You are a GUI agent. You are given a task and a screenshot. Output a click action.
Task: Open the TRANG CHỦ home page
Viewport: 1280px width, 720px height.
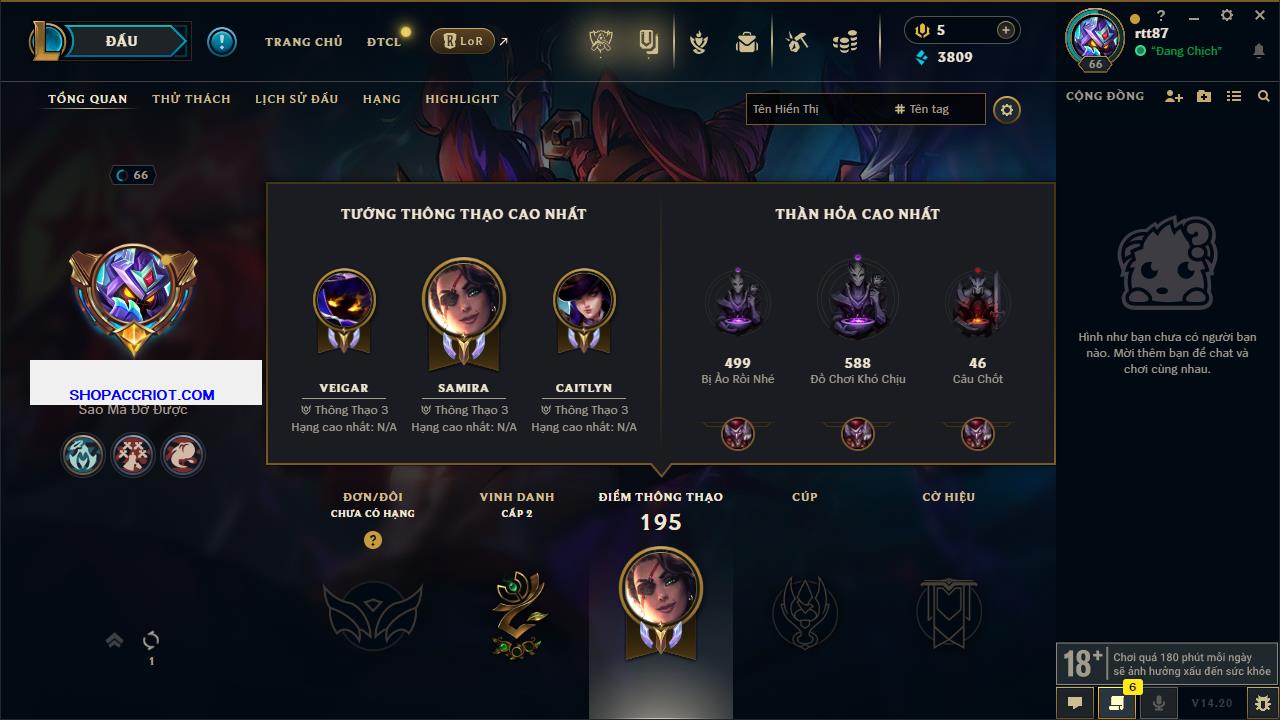[303, 42]
